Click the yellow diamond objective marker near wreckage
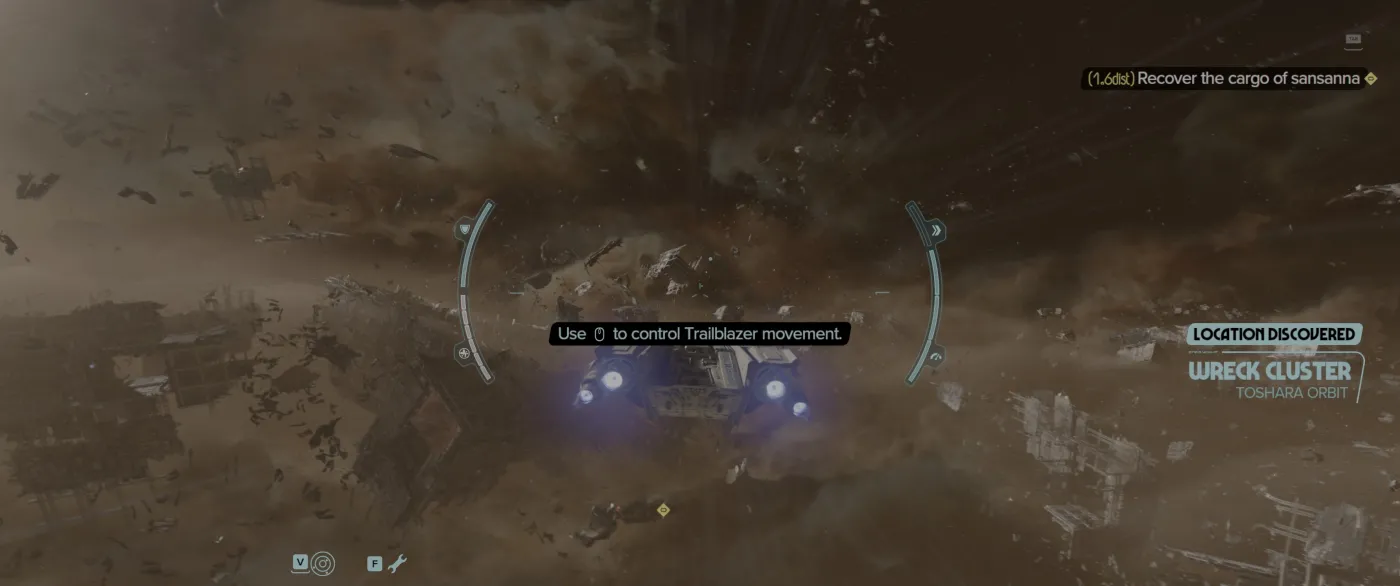The image size is (1400, 586). click(662, 510)
